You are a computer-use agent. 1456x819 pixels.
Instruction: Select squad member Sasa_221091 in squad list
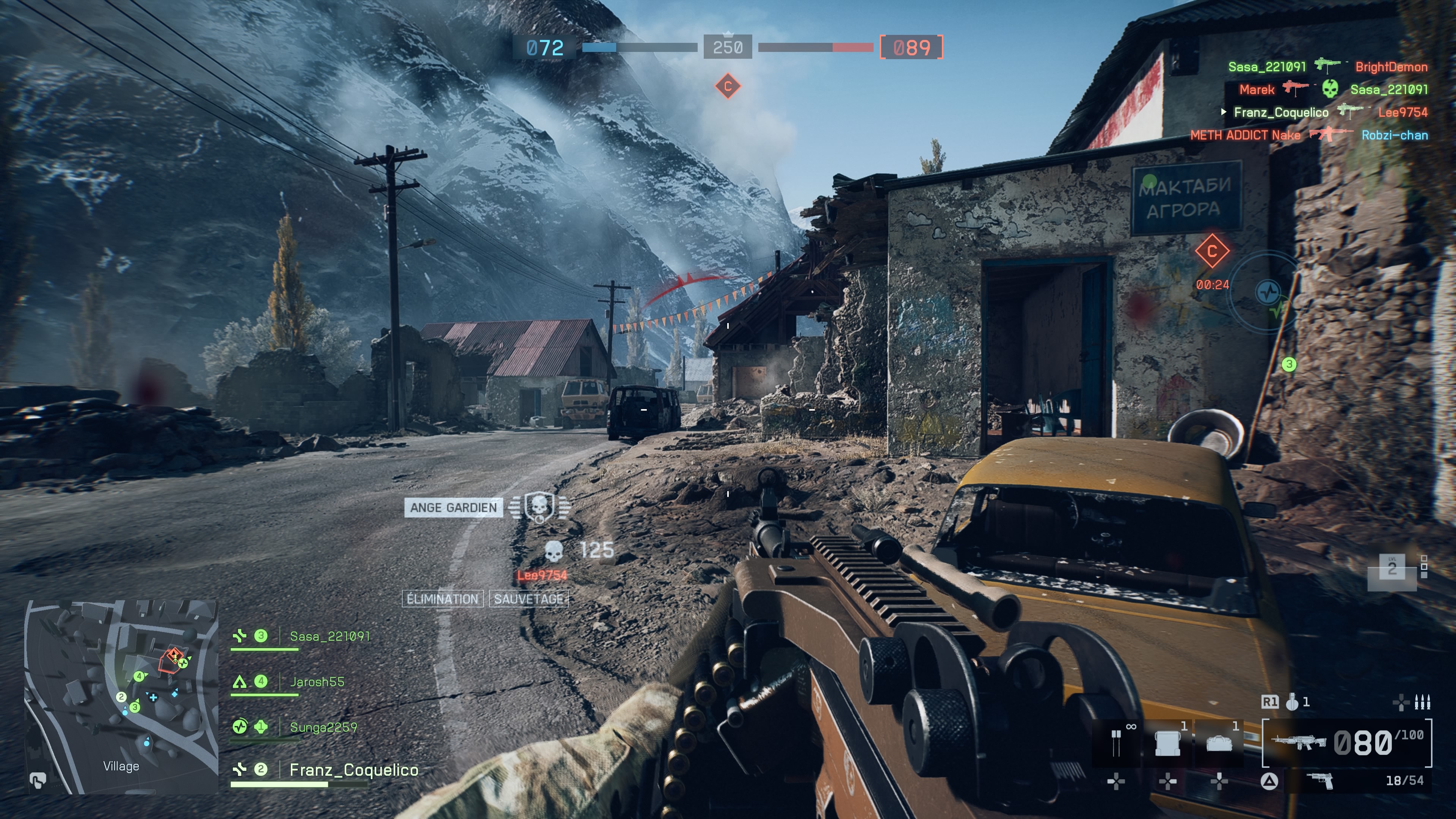(329, 637)
